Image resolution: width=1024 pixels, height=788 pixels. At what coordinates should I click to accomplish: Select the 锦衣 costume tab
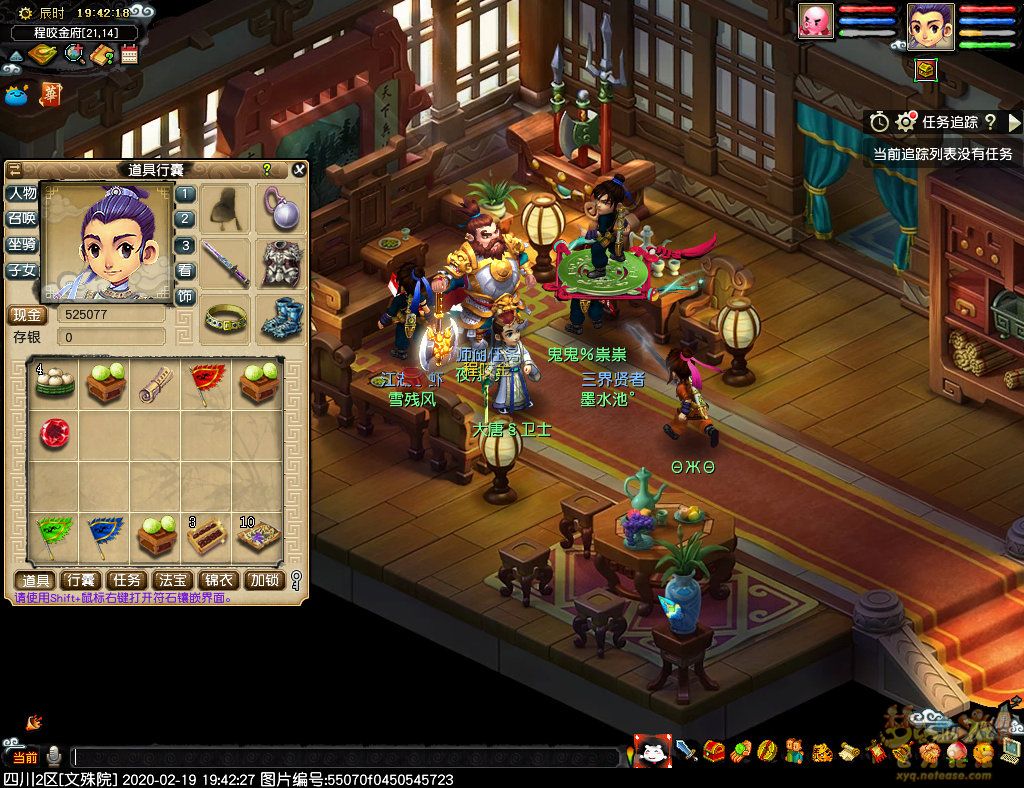(x=219, y=580)
